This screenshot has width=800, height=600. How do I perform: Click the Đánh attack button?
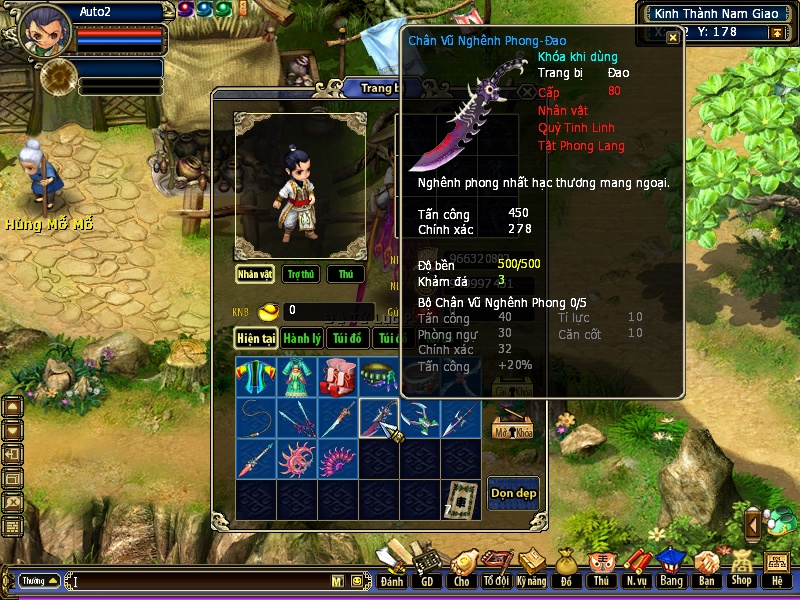pos(392,568)
